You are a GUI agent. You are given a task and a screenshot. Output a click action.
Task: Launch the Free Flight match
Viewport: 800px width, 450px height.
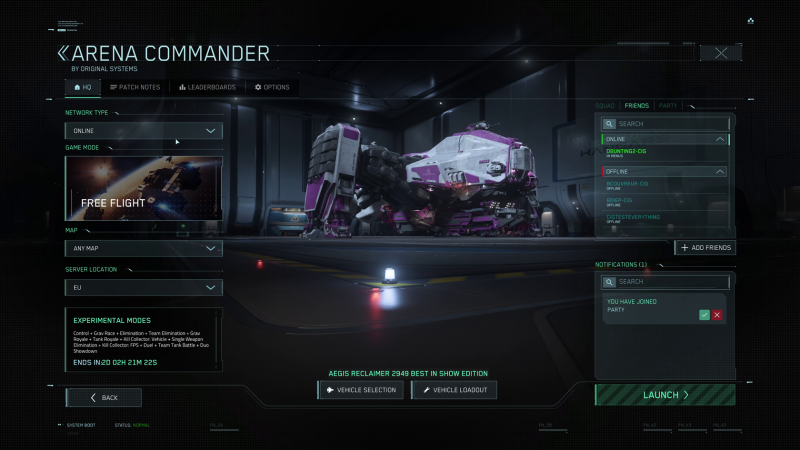pos(665,395)
